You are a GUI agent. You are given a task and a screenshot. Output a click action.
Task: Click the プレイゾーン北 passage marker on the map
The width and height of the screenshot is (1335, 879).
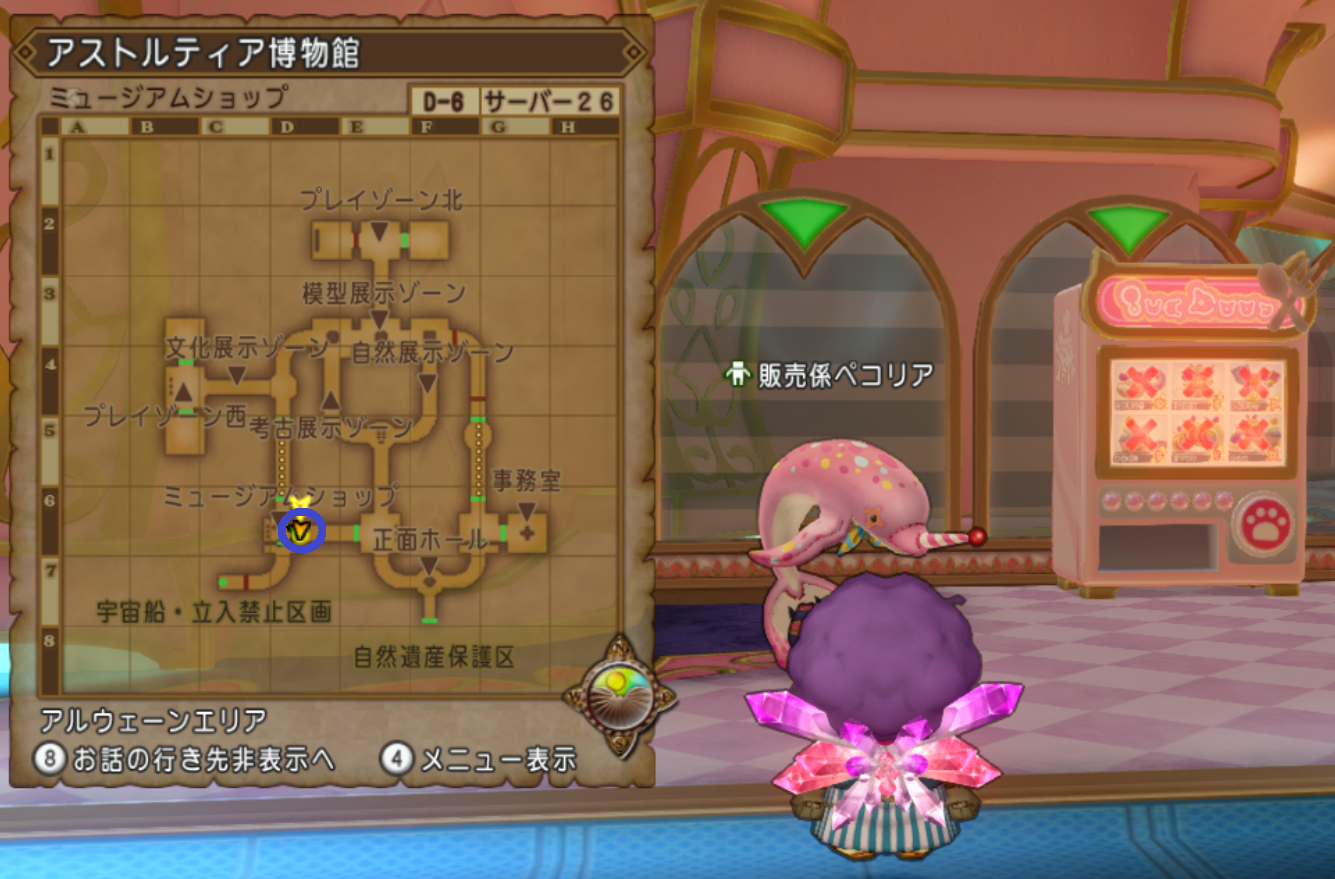point(378,232)
